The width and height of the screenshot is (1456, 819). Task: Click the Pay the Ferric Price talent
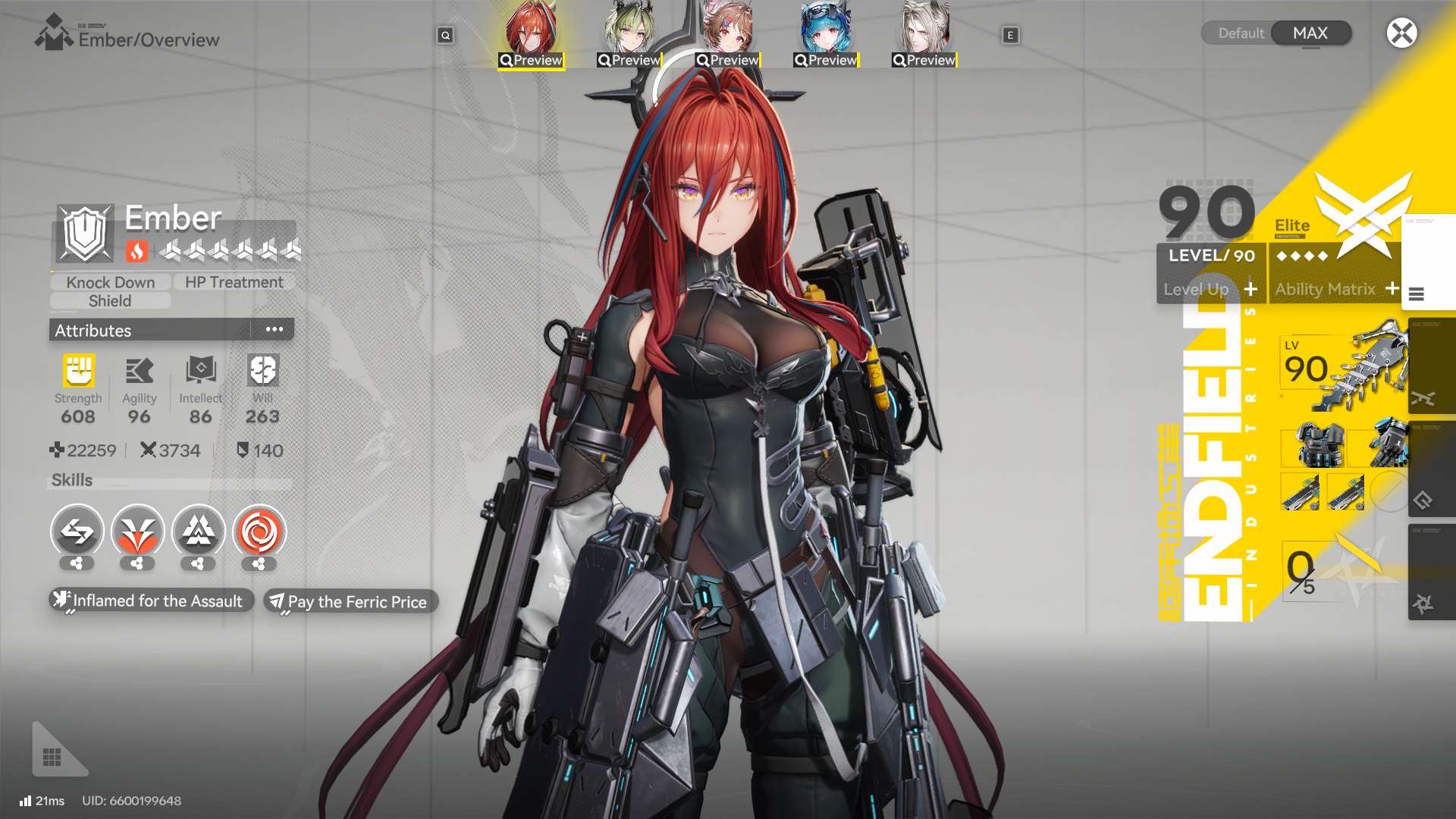[x=350, y=601]
